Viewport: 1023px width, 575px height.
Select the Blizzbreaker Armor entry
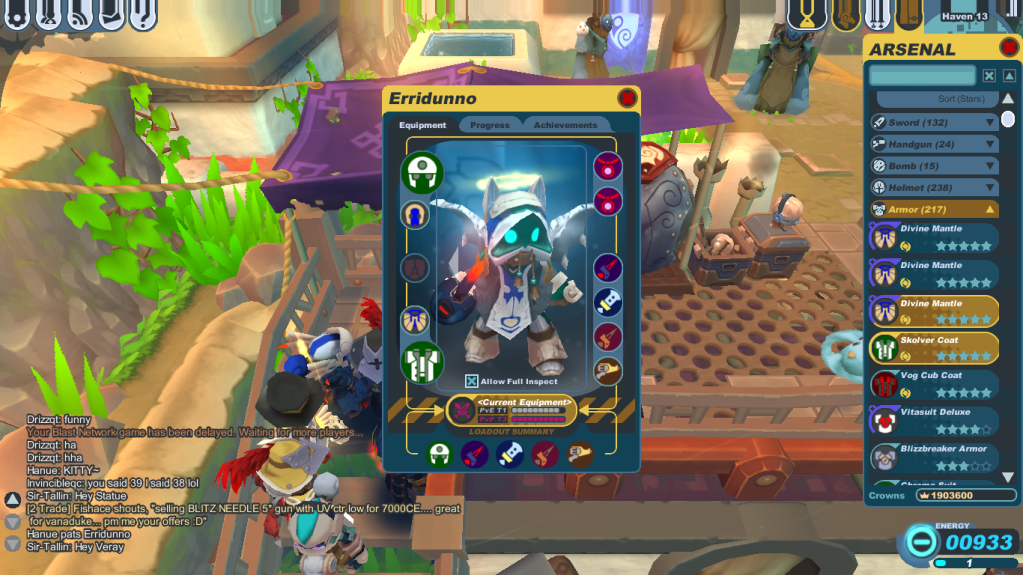(x=934, y=456)
